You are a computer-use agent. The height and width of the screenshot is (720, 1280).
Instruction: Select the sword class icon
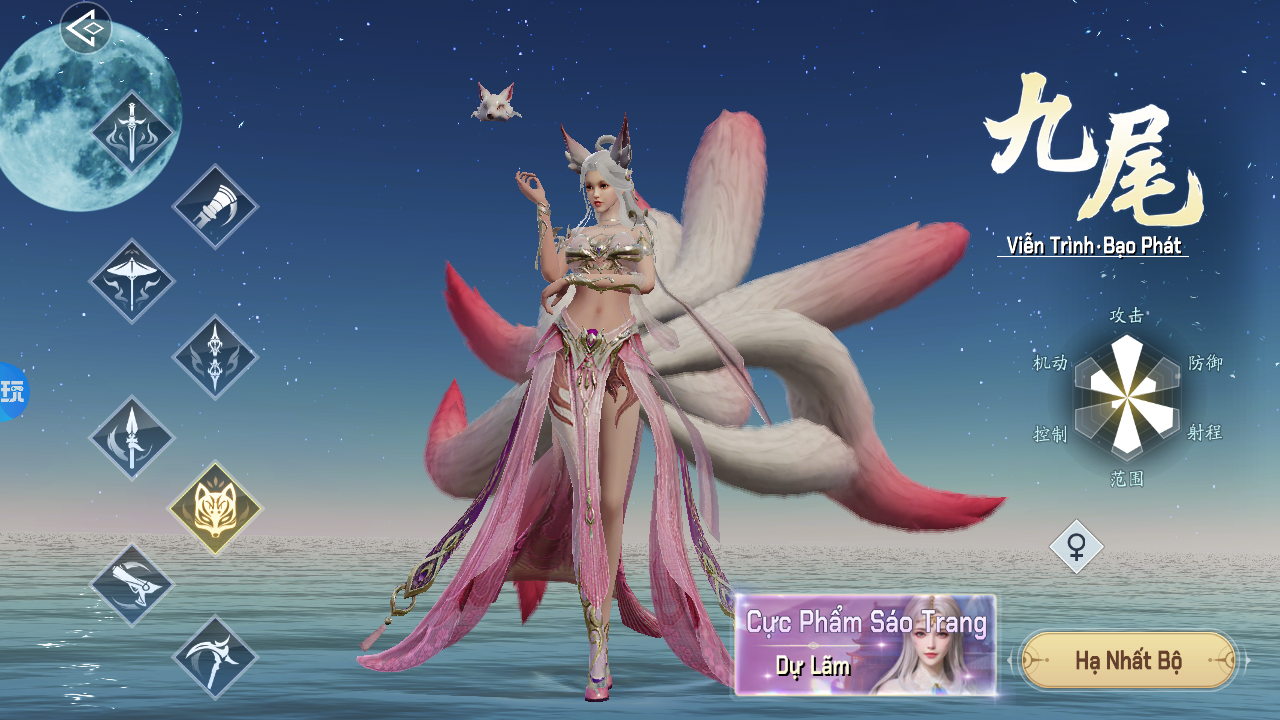[x=132, y=132]
